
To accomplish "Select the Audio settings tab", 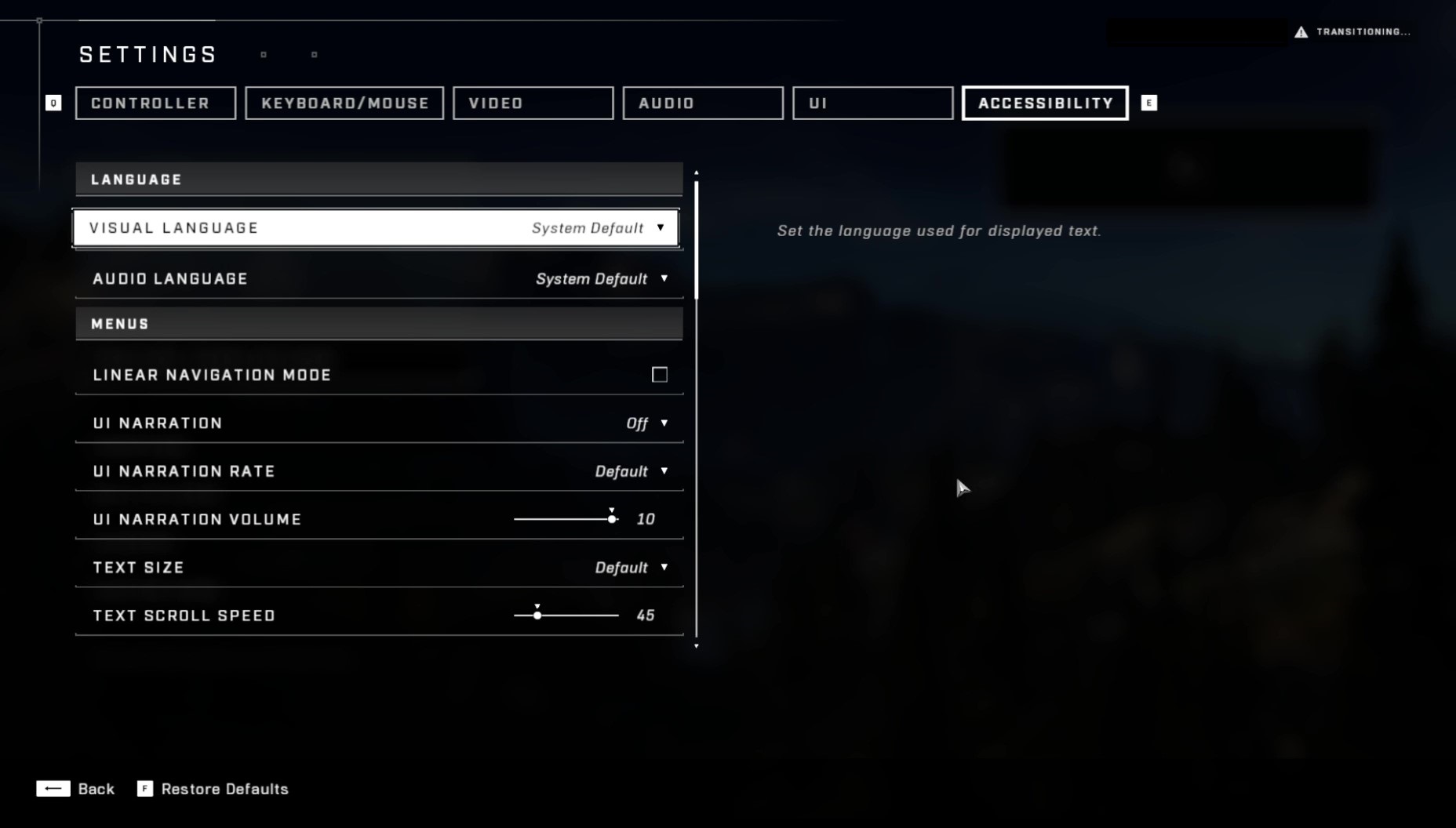I will (x=702, y=103).
